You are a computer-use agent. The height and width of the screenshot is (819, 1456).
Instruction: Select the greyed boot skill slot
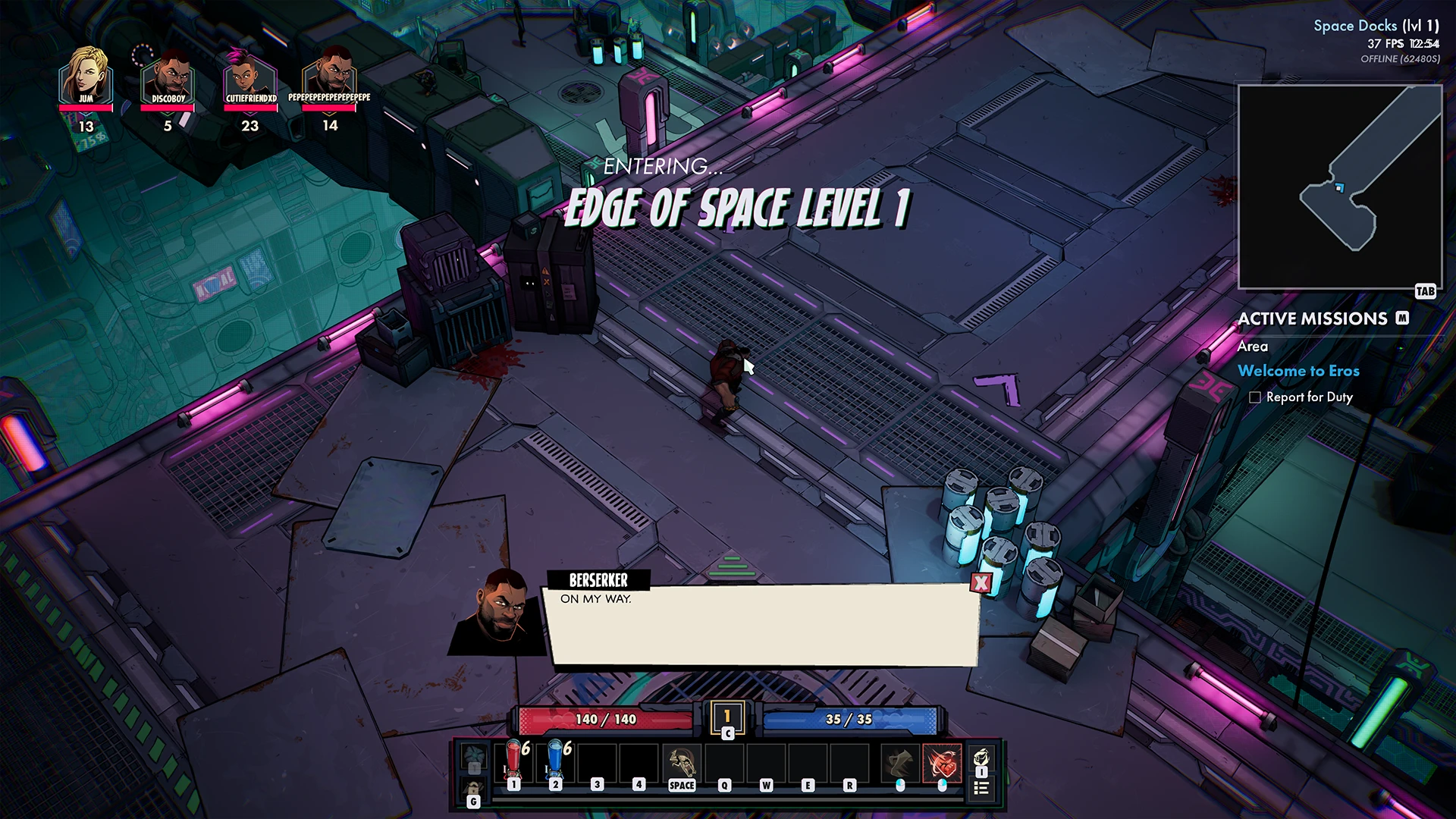(x=900, y=762)
